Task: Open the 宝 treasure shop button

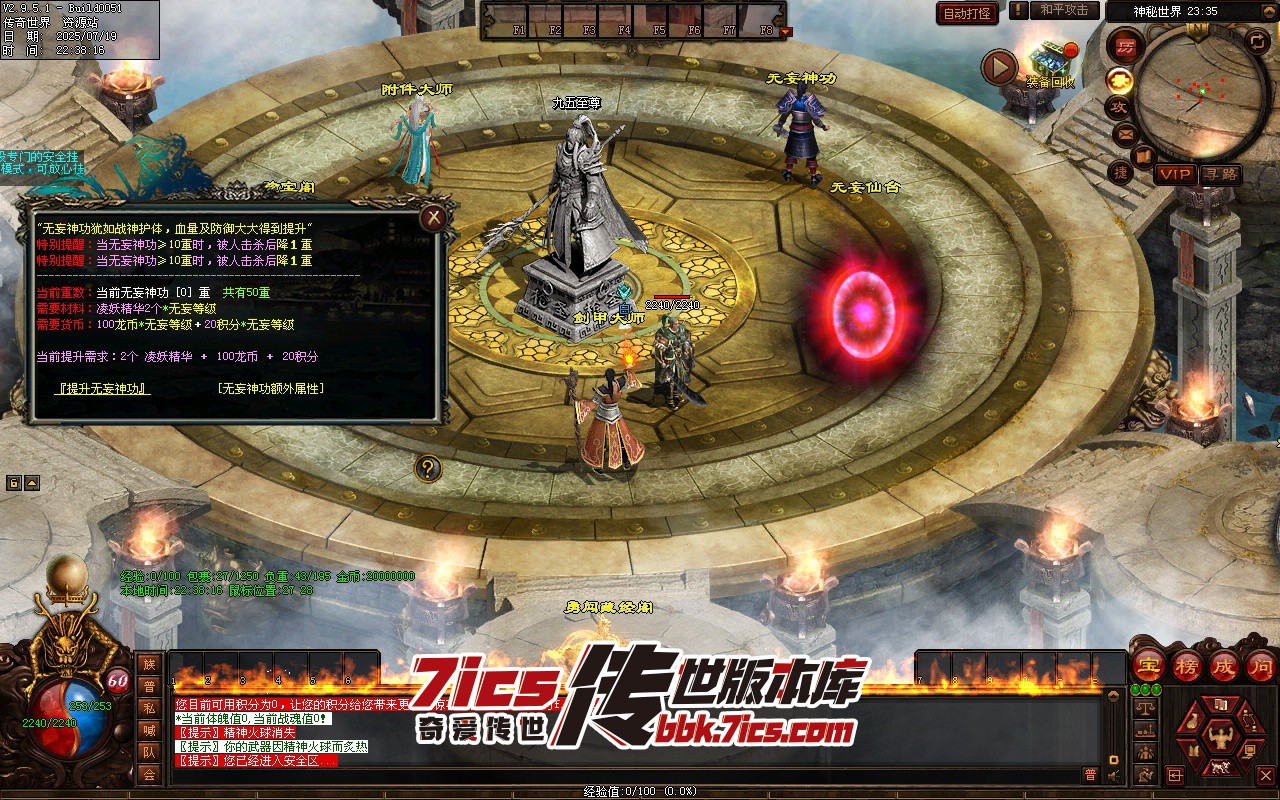Action: coord(1148,666)
